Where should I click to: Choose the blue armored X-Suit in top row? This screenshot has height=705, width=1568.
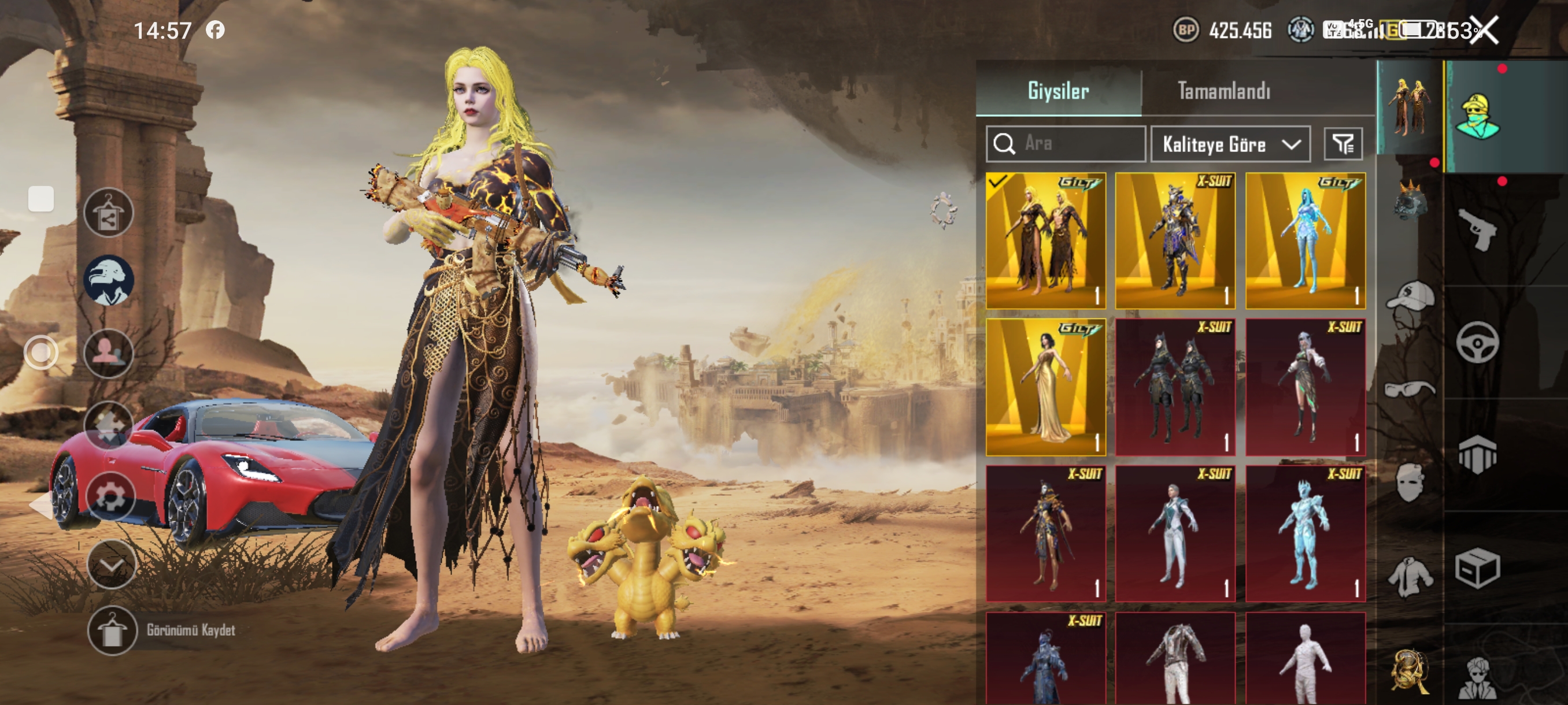[x=1175, y=240]
